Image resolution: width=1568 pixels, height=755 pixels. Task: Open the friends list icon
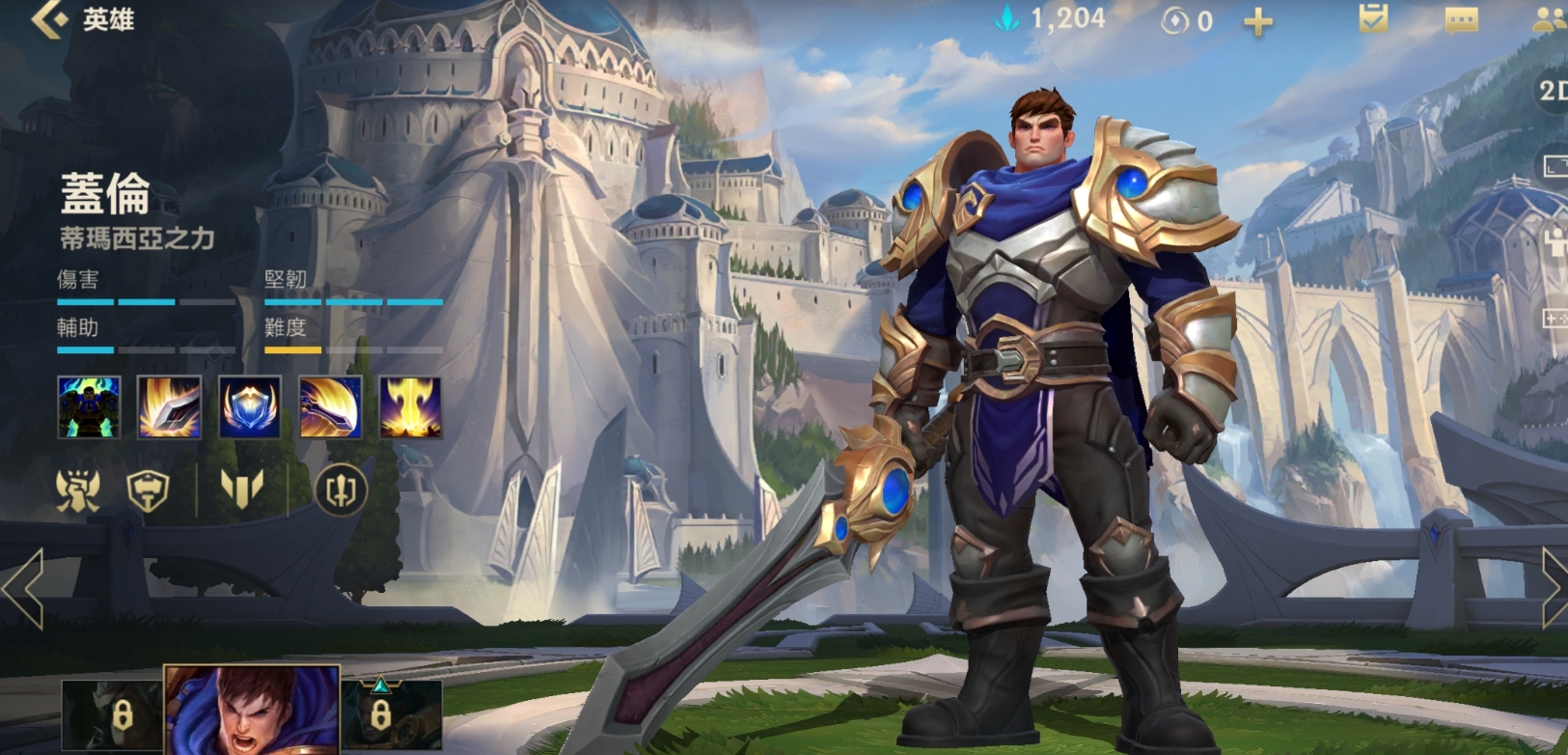[1548, 20]
